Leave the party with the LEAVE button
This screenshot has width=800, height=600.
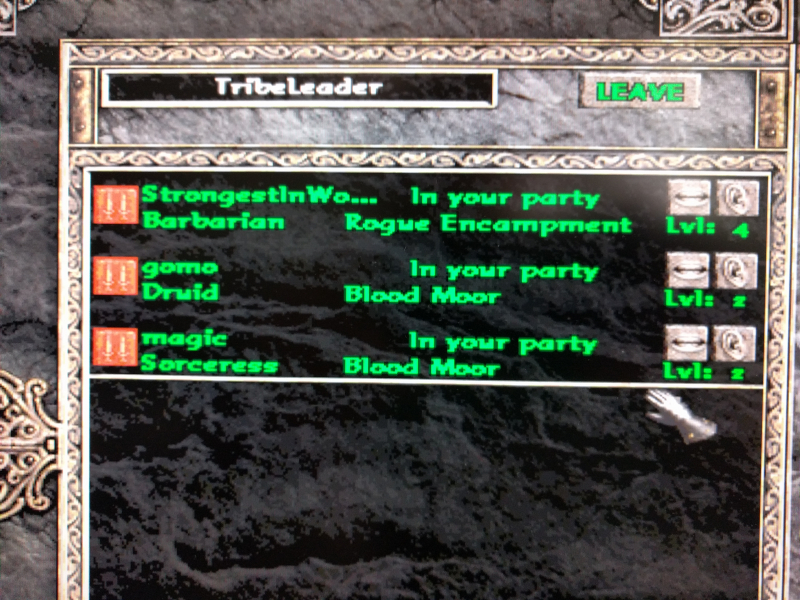(x=639, y=92)
